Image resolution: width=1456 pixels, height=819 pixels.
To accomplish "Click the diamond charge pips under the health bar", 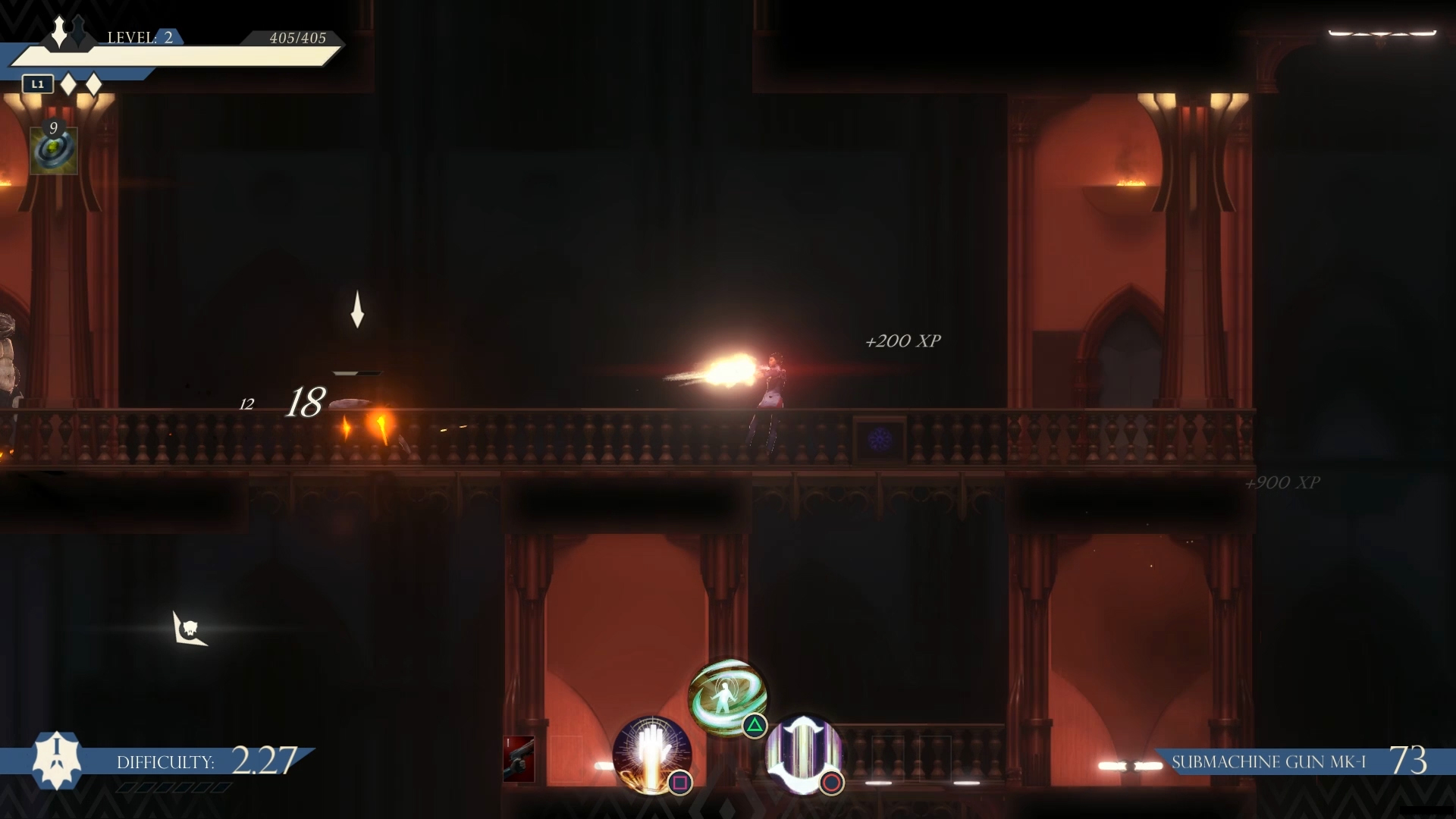I will [x=79, y=85].
